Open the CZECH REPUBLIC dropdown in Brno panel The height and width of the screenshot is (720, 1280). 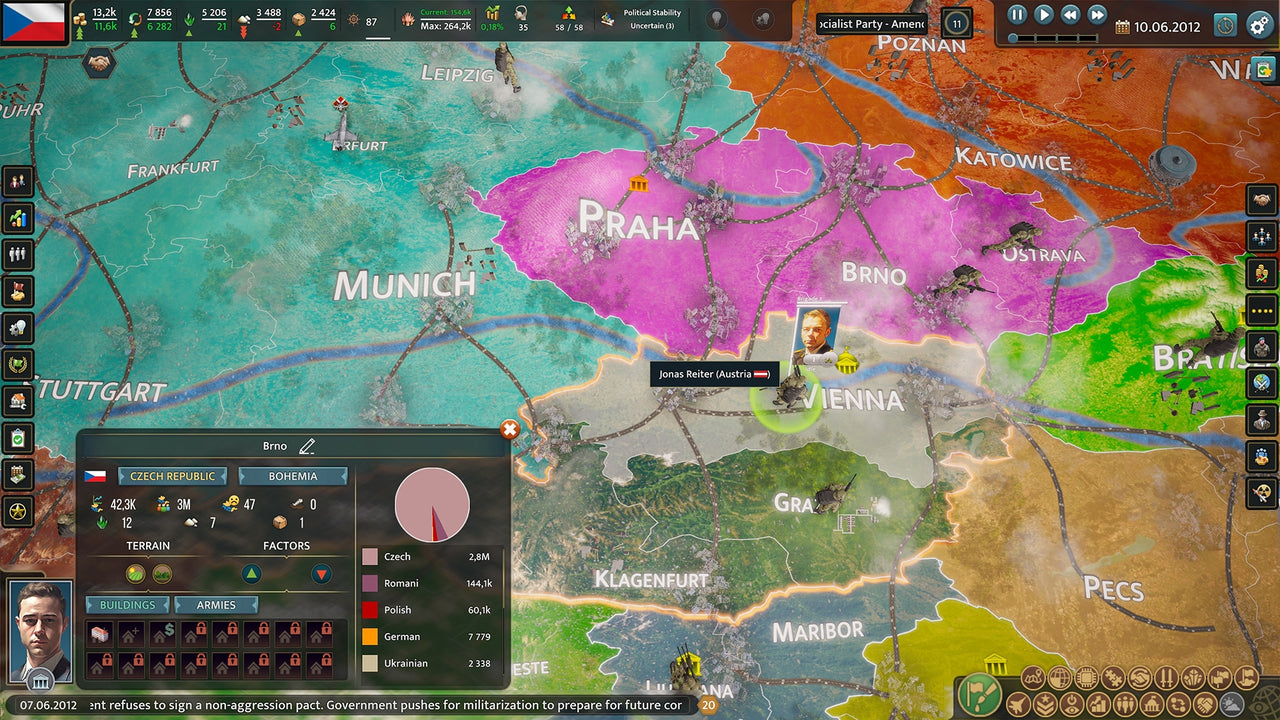tap(172, 475)
